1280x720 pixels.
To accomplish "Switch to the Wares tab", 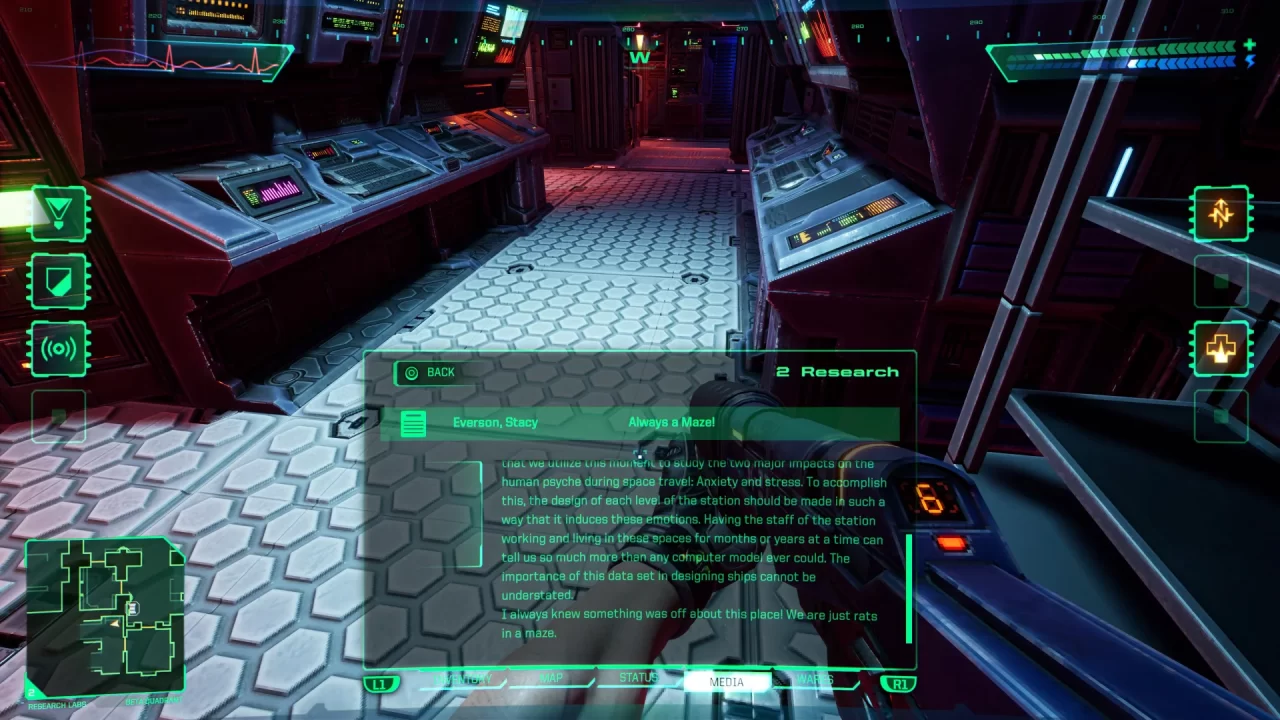I will pyautogui.click(x=815, y=680).
